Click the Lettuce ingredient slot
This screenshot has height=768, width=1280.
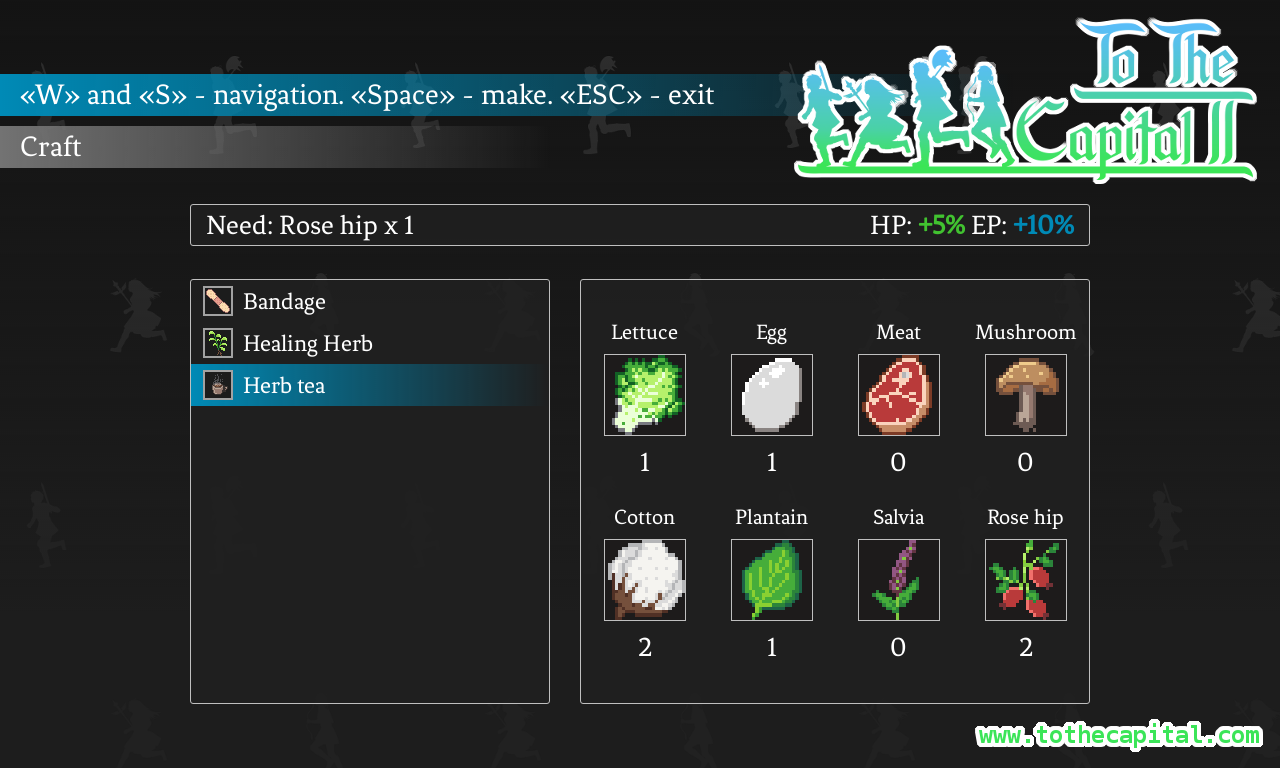tap(645, 395)
